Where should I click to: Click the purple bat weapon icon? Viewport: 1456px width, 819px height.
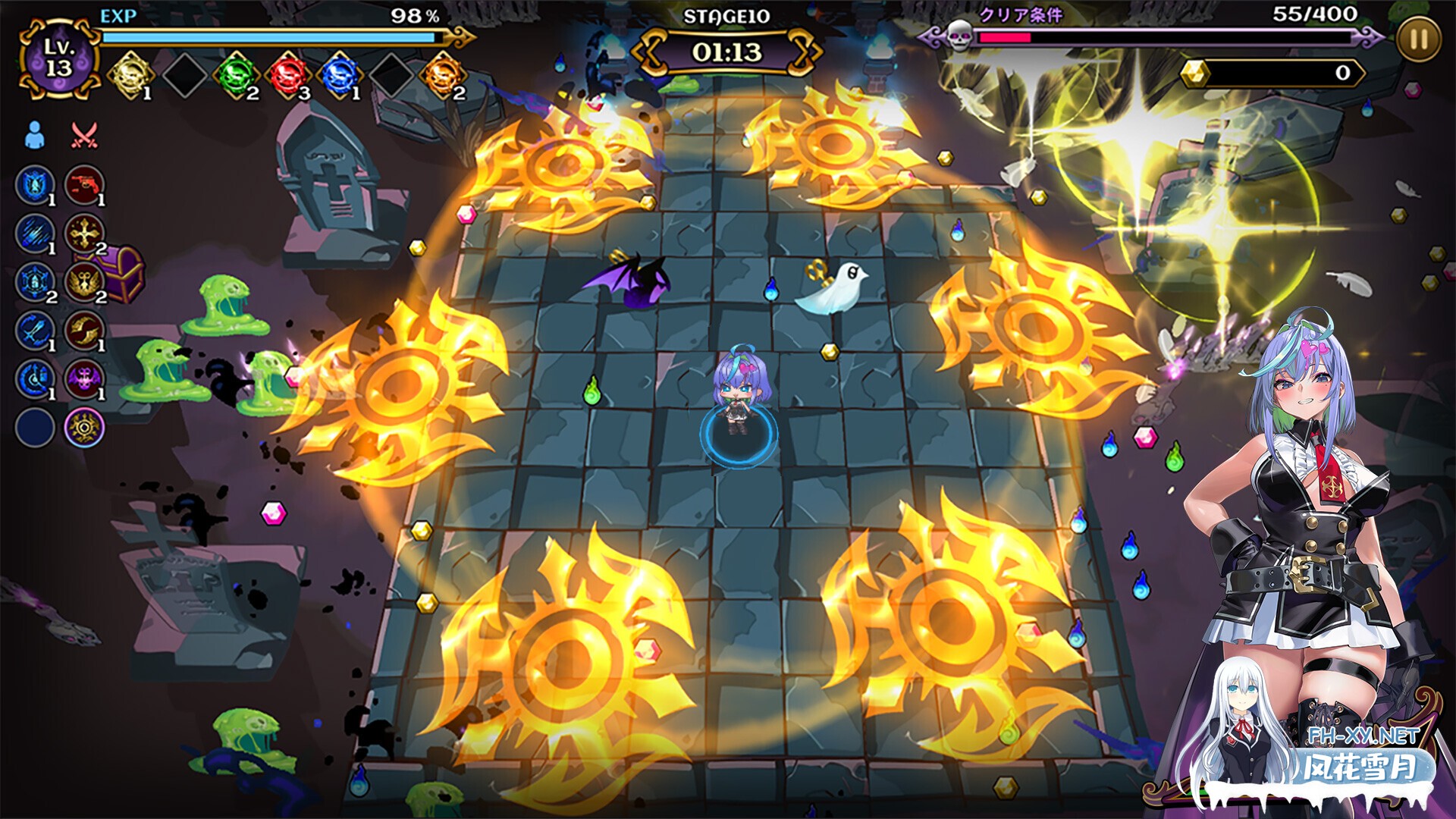pyautogui.click(x=84, y=378)
